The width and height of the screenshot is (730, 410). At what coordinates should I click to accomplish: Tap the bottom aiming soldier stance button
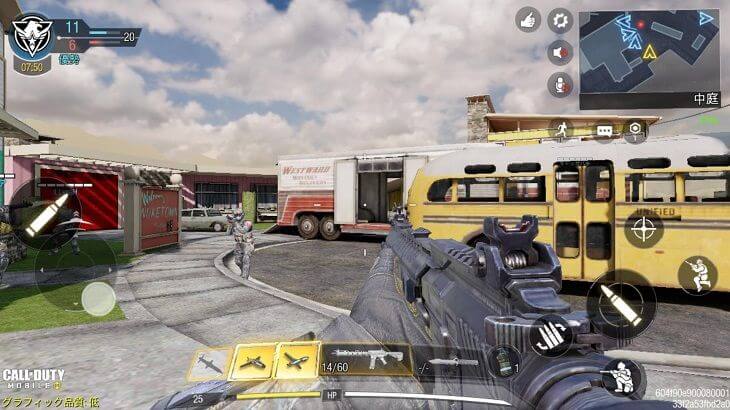tap(621, 378)
